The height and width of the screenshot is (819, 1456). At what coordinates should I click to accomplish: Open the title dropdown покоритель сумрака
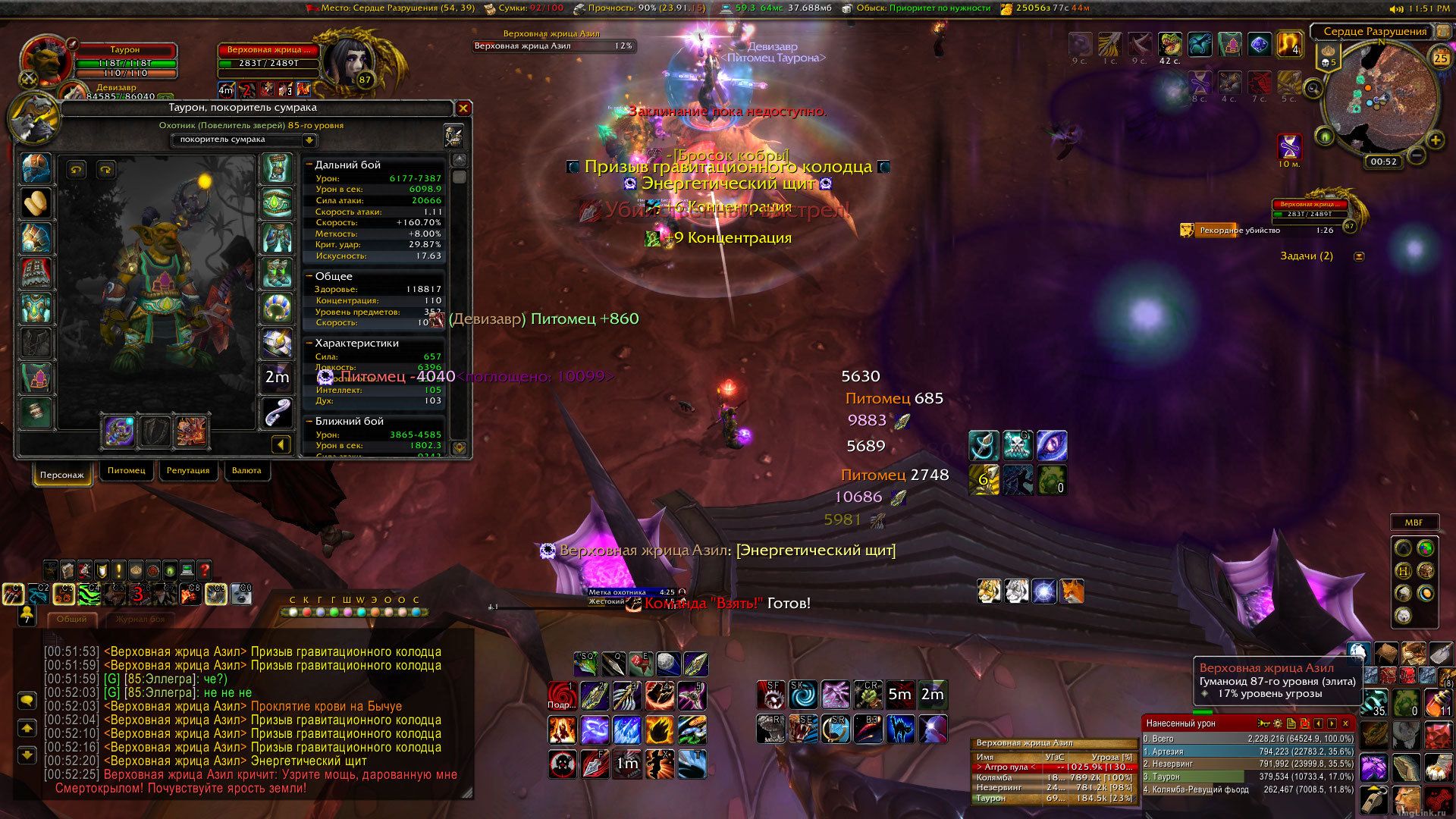point(309,140)
